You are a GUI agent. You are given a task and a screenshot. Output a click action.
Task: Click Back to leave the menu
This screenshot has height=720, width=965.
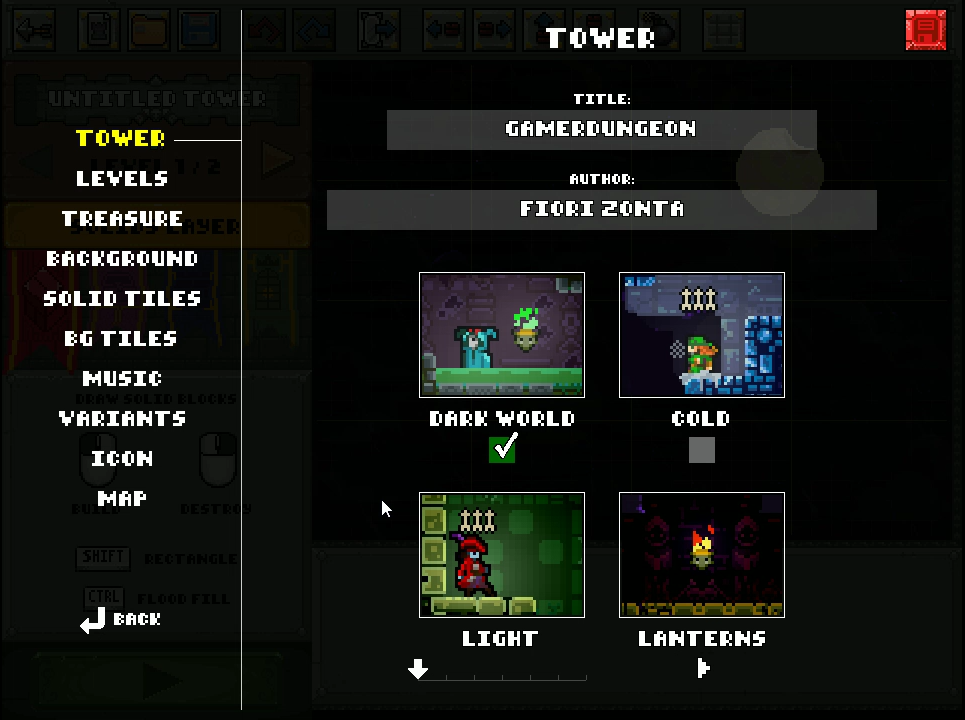[x=122, y=621]
